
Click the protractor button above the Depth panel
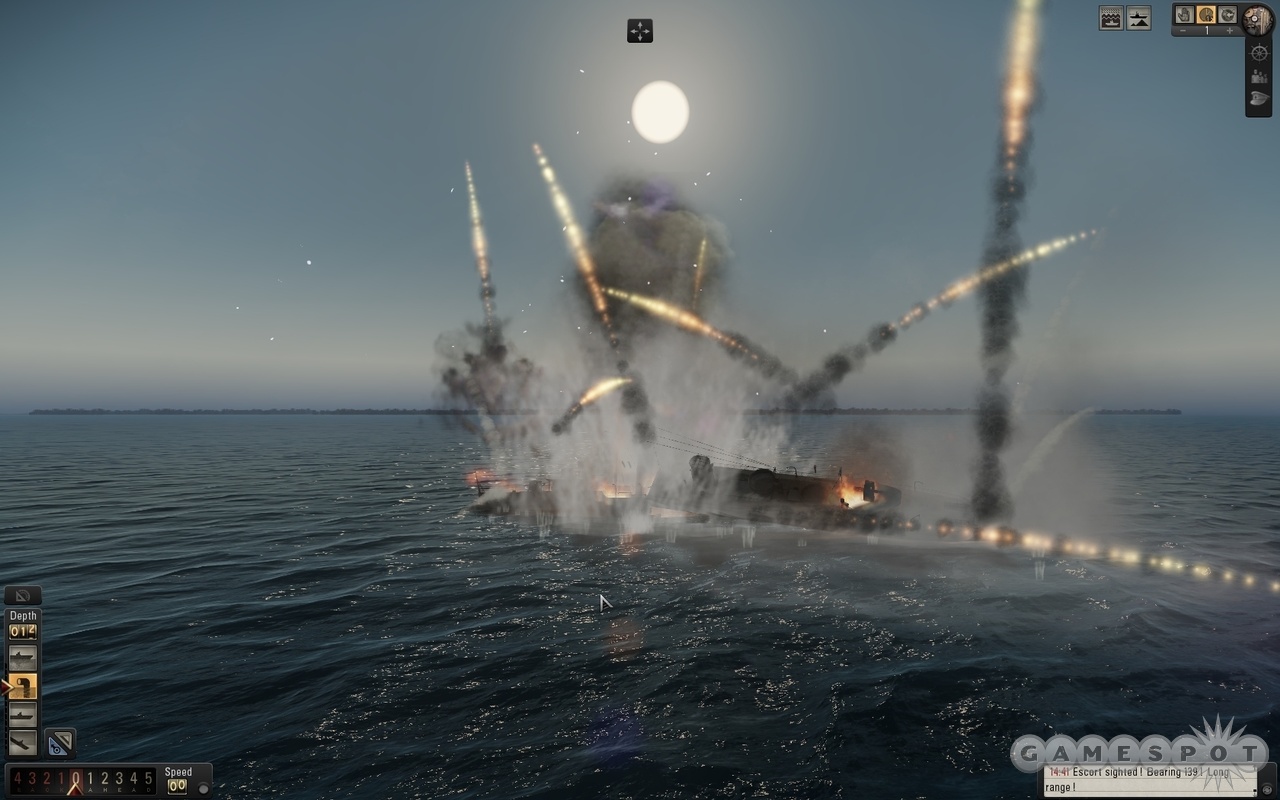point(22,595)
